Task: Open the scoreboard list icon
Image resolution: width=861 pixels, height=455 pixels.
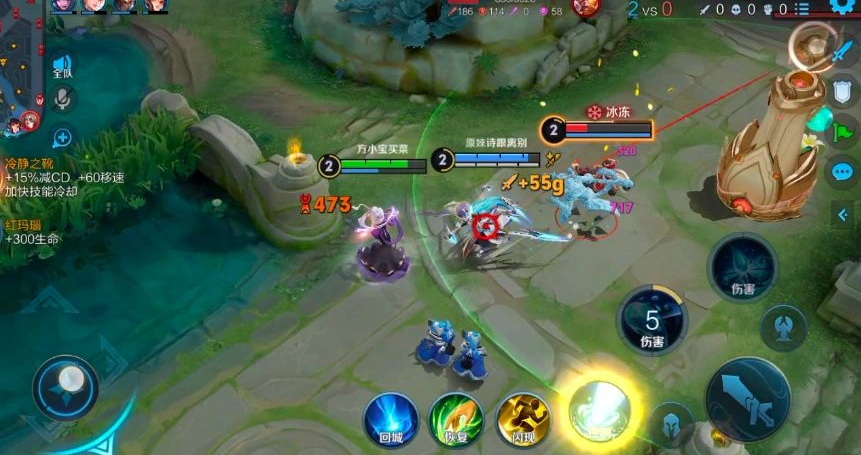Action: click(x=803, y=9)
